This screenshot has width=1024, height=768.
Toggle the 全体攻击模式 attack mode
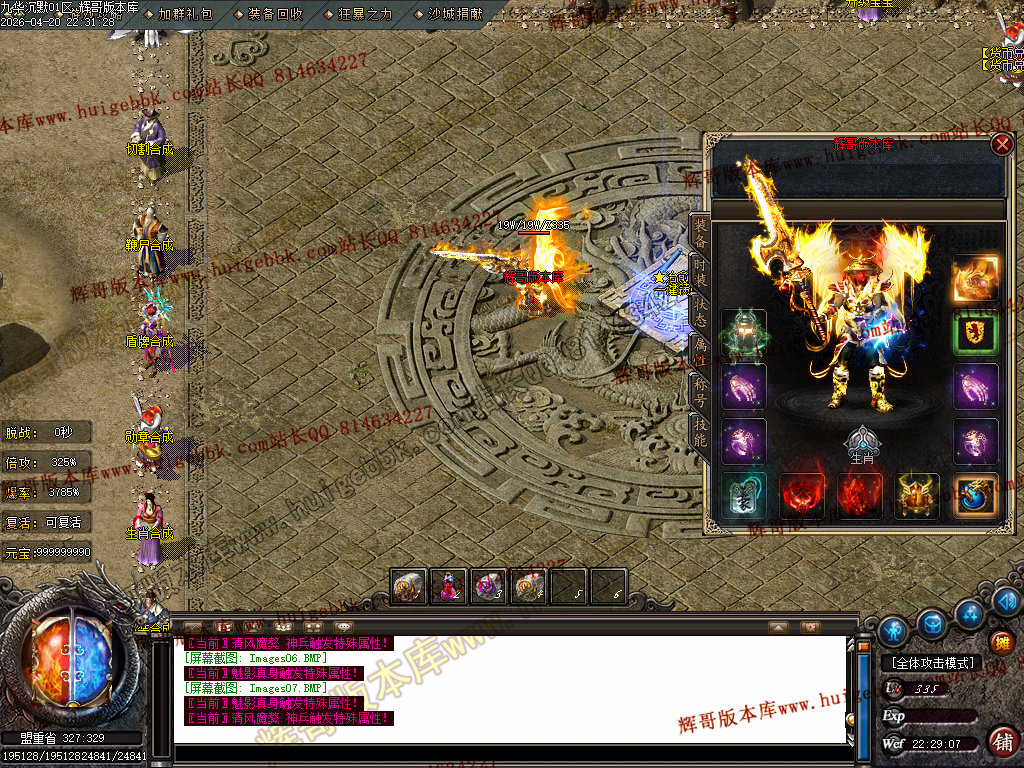pyautogui.click(x=931, y=662)
